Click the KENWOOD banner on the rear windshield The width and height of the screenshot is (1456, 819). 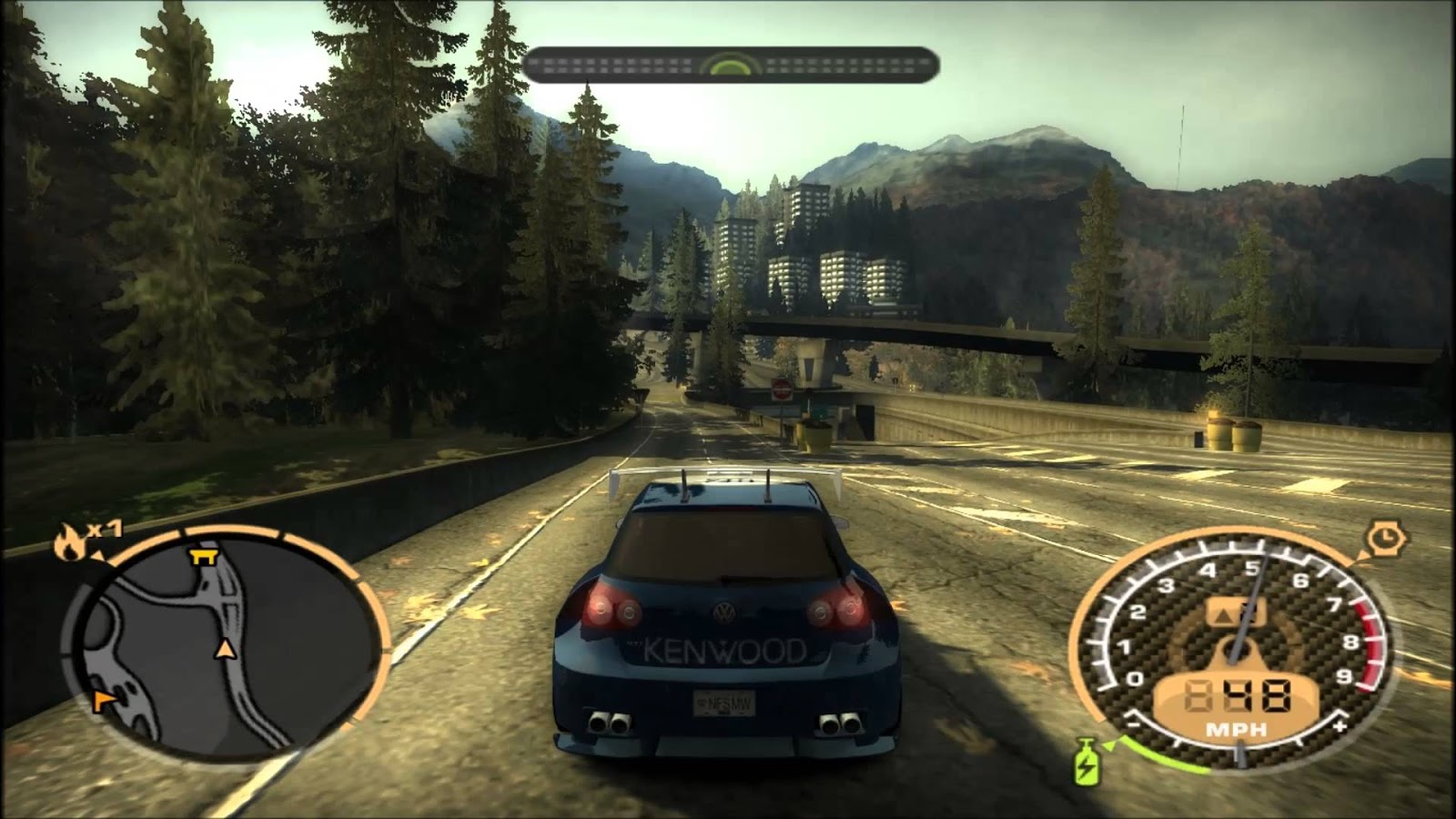[723, 648]
